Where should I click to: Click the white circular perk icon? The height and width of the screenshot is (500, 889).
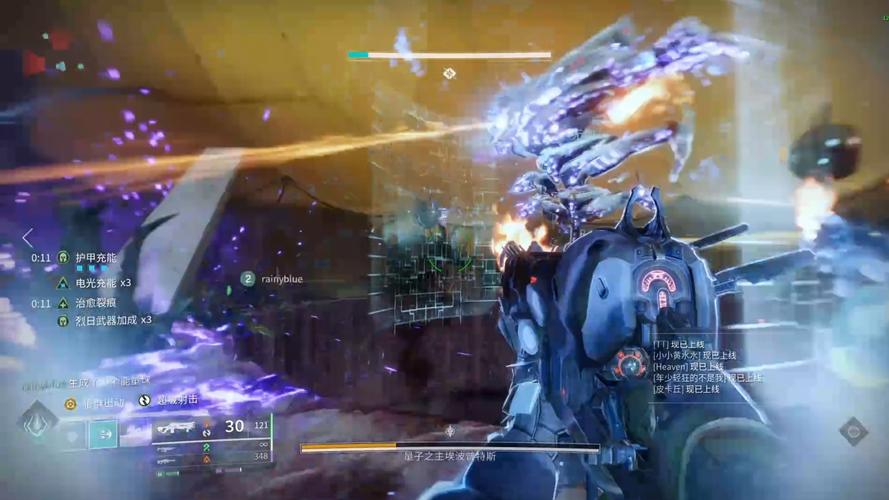pos(145,400)
